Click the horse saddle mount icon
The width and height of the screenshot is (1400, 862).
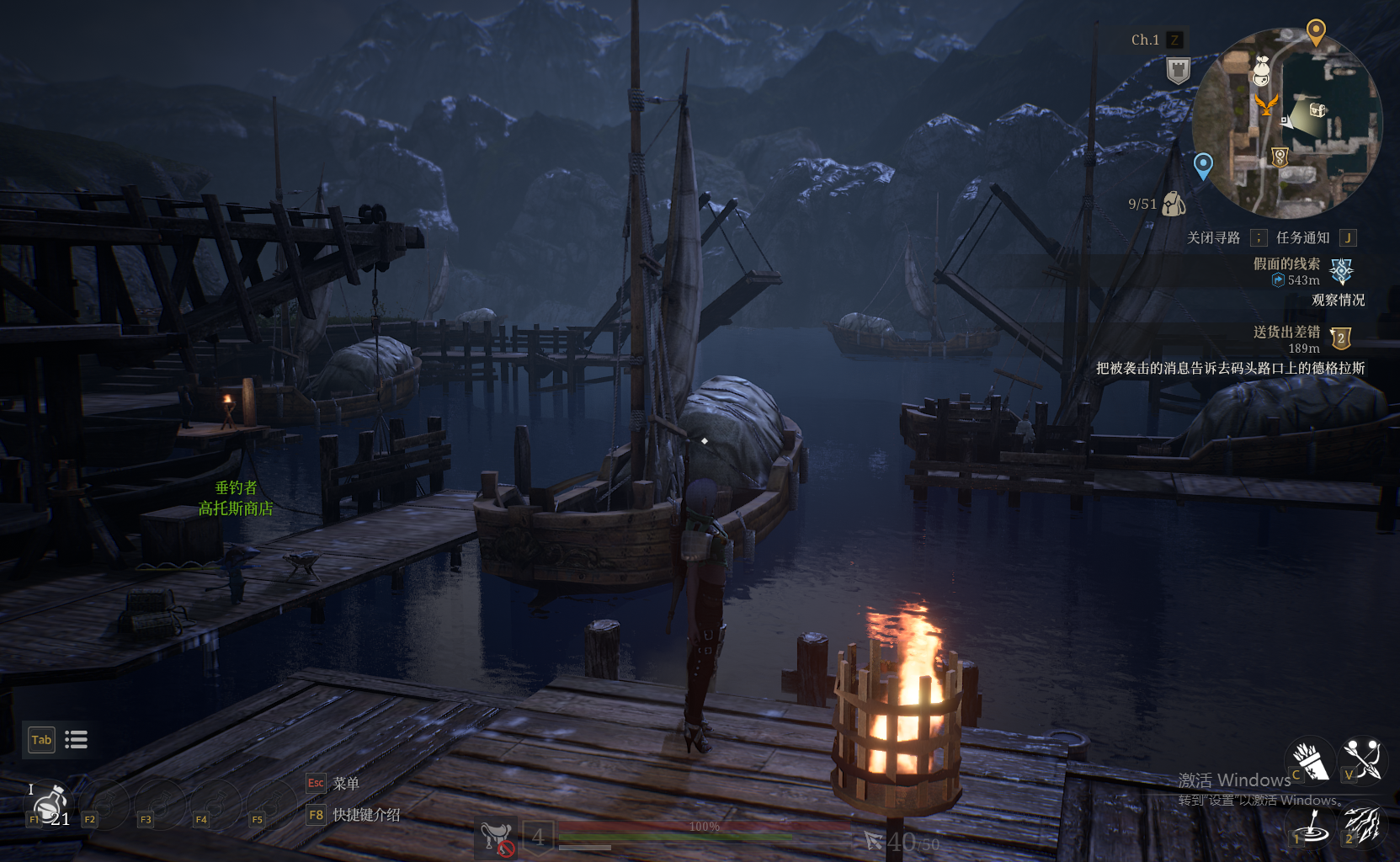point(497,837)
